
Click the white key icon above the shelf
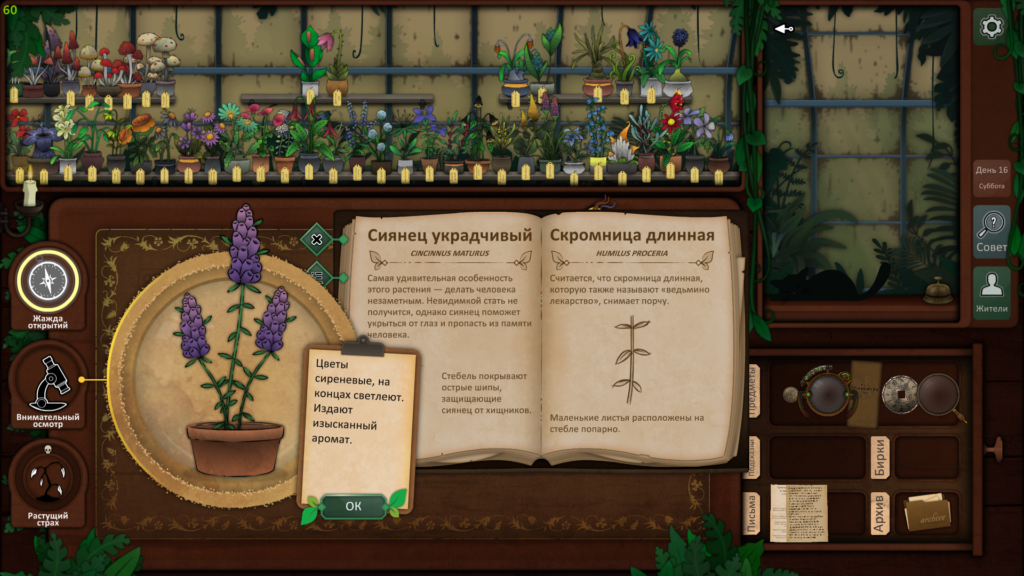tap(784, 28)
